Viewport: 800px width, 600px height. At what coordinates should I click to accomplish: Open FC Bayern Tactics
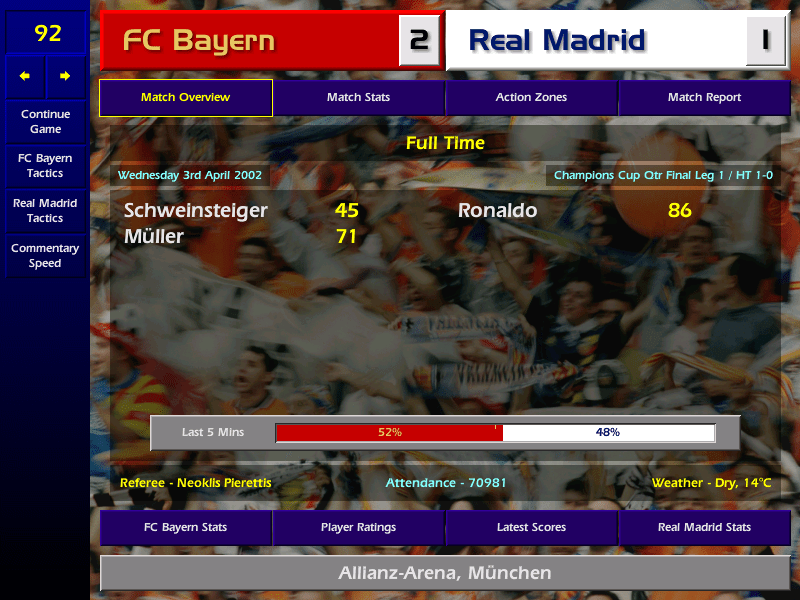click(x=45, y=165)
